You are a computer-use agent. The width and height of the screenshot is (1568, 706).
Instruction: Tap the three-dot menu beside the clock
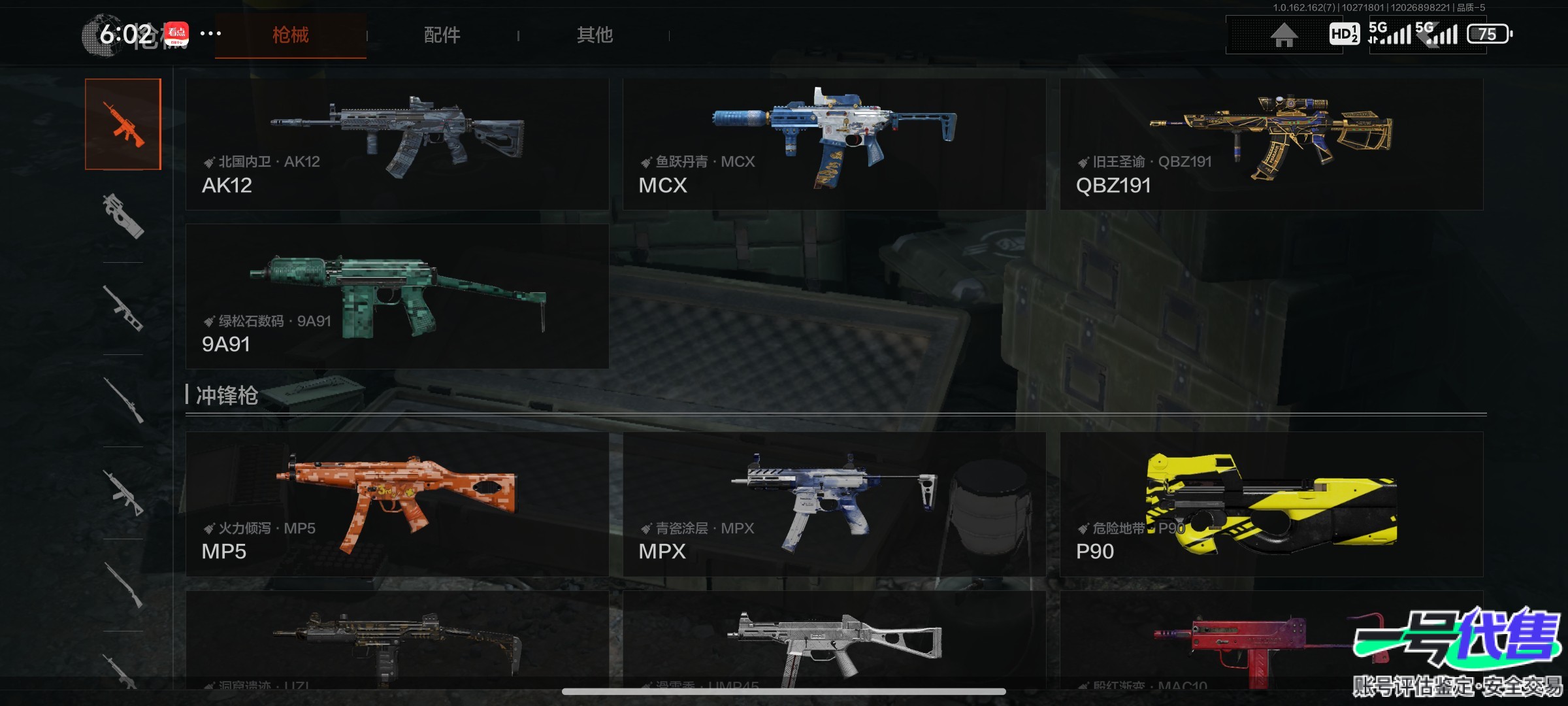210,33
